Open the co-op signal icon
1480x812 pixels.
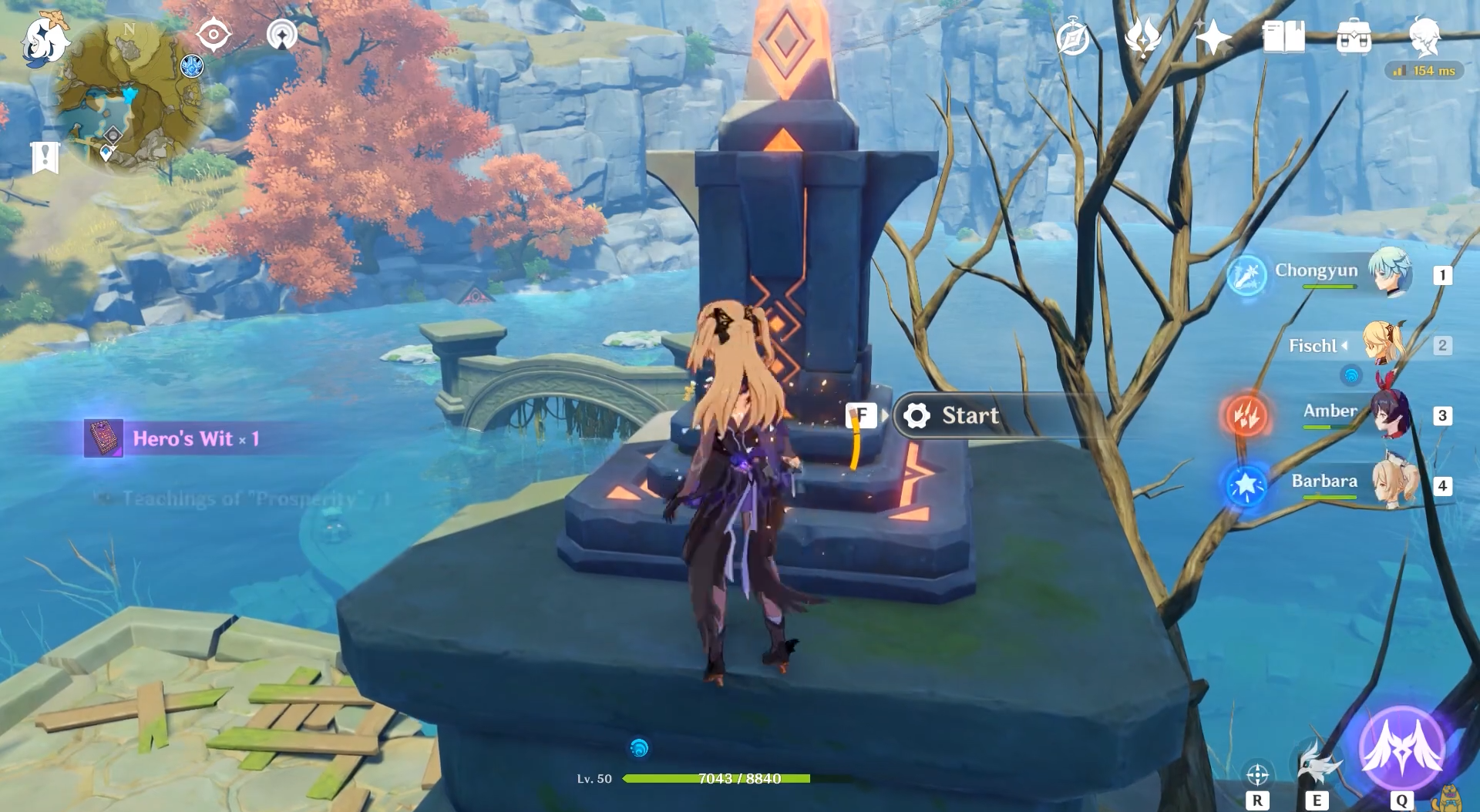point(282,35)
